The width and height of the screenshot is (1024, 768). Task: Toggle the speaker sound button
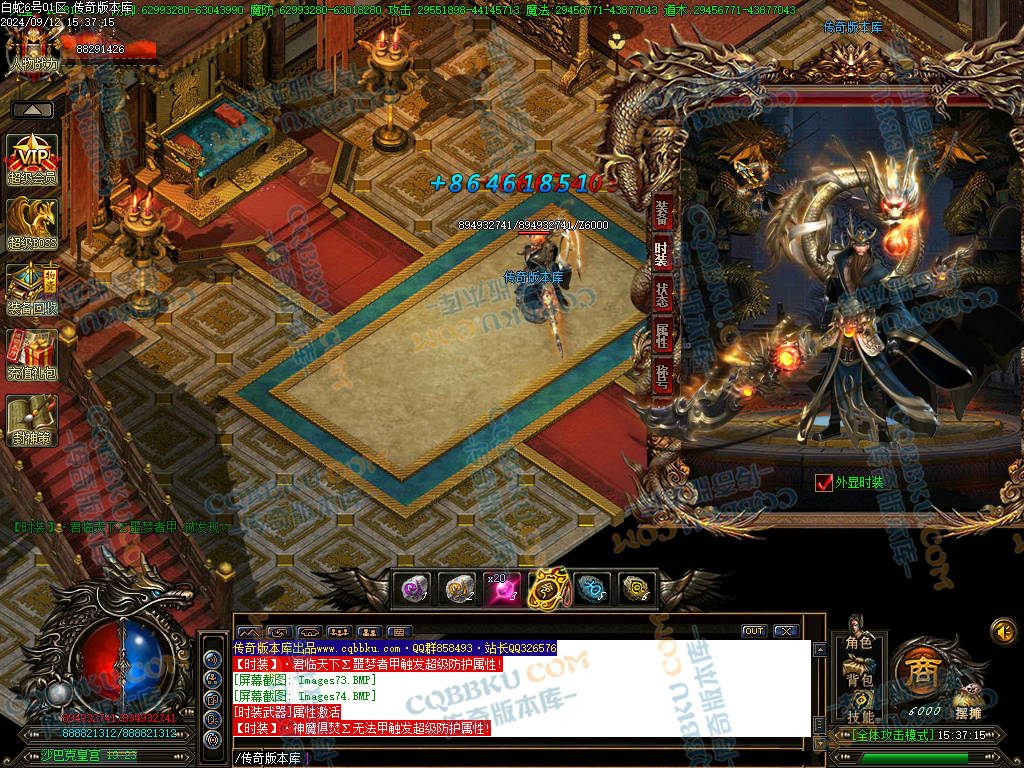(x=1002, y=631)
